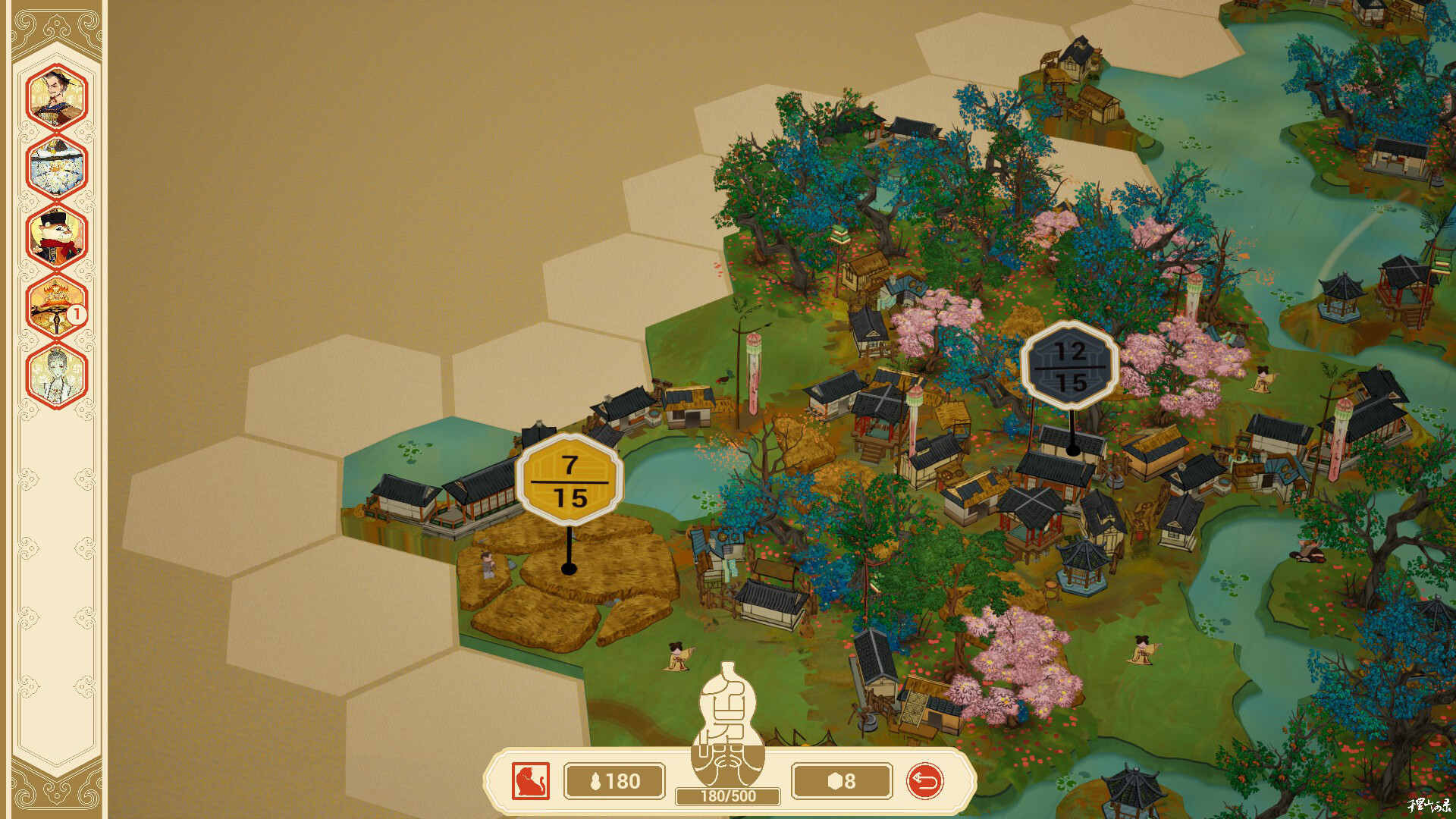Viewport: 1456px width, 819px height.
Task: Select the pale lady portrait
Action: (x=58, y=375)
